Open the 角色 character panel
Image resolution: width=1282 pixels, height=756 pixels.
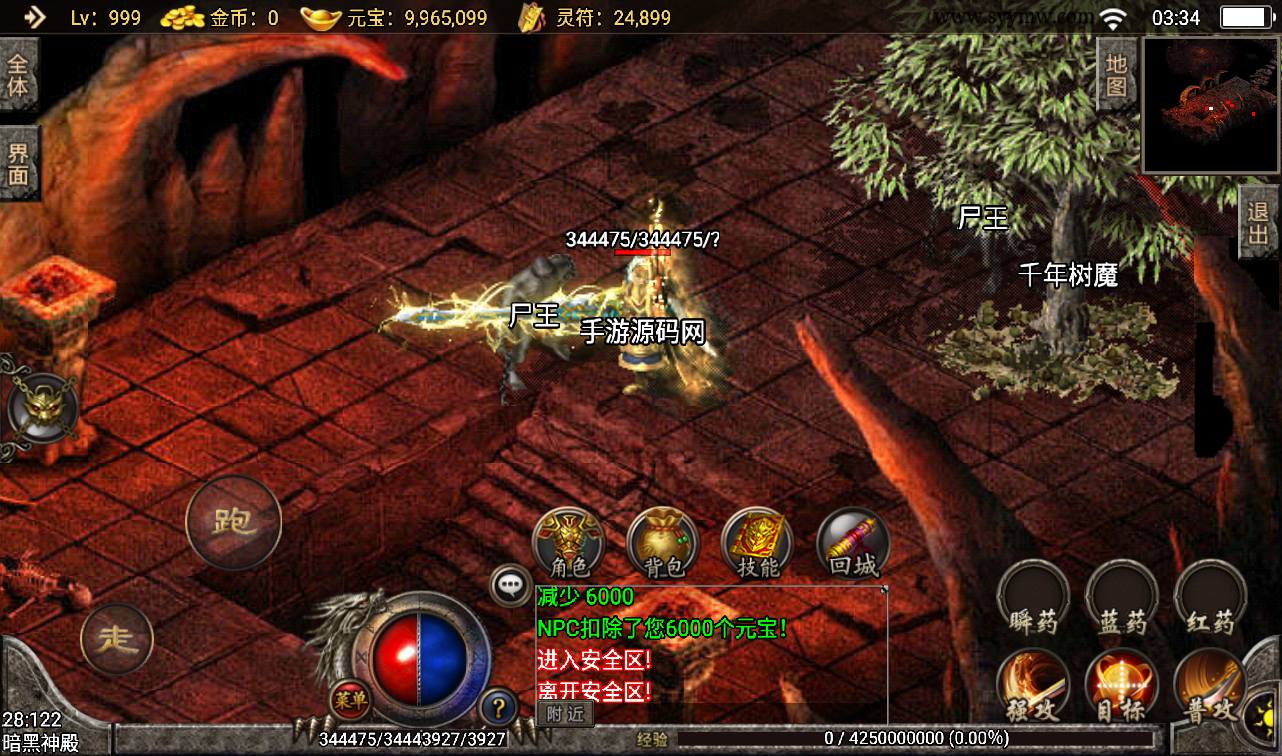point(568,543)
